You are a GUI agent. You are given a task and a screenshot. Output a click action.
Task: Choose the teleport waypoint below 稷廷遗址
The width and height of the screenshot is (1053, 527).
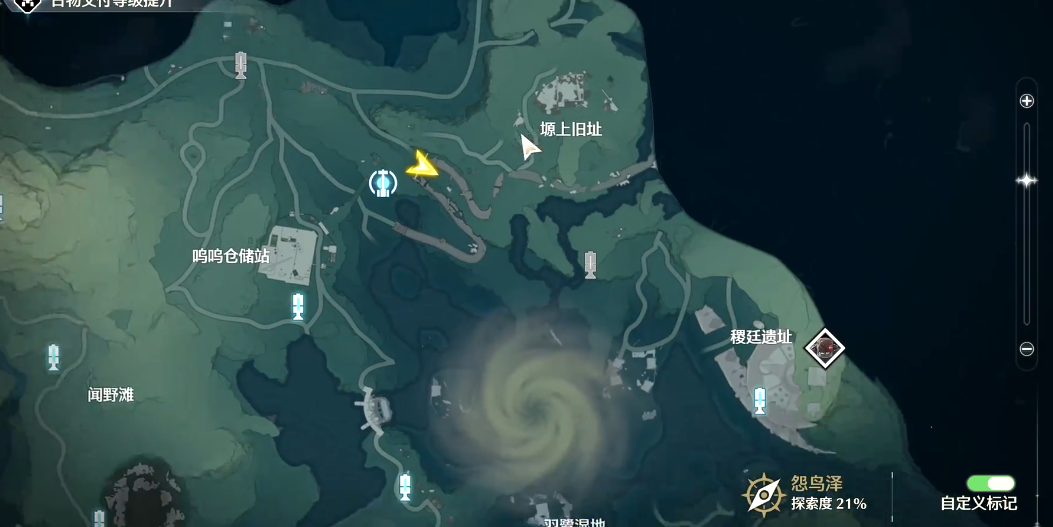760,401
